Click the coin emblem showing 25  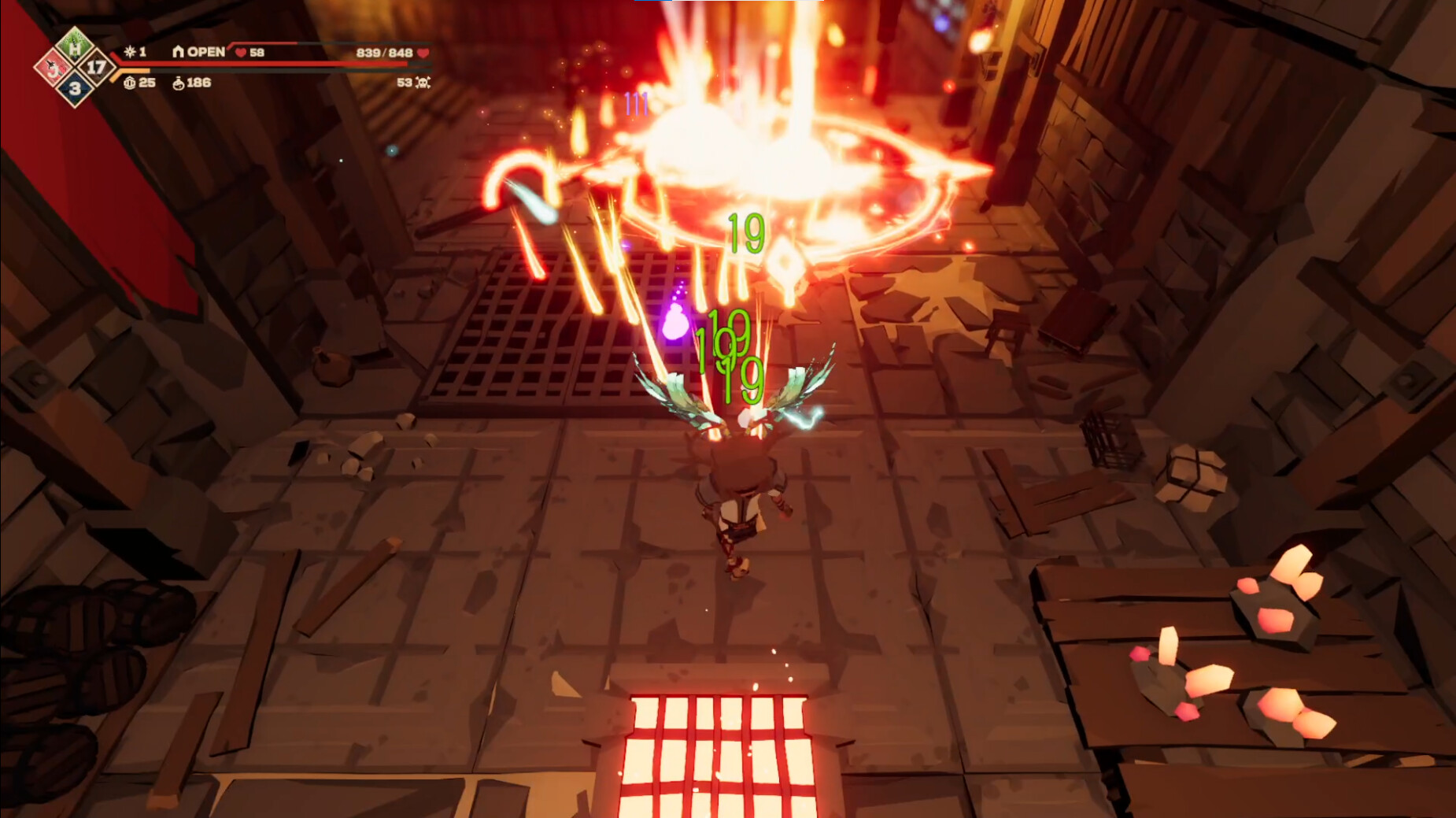[130, 83]
